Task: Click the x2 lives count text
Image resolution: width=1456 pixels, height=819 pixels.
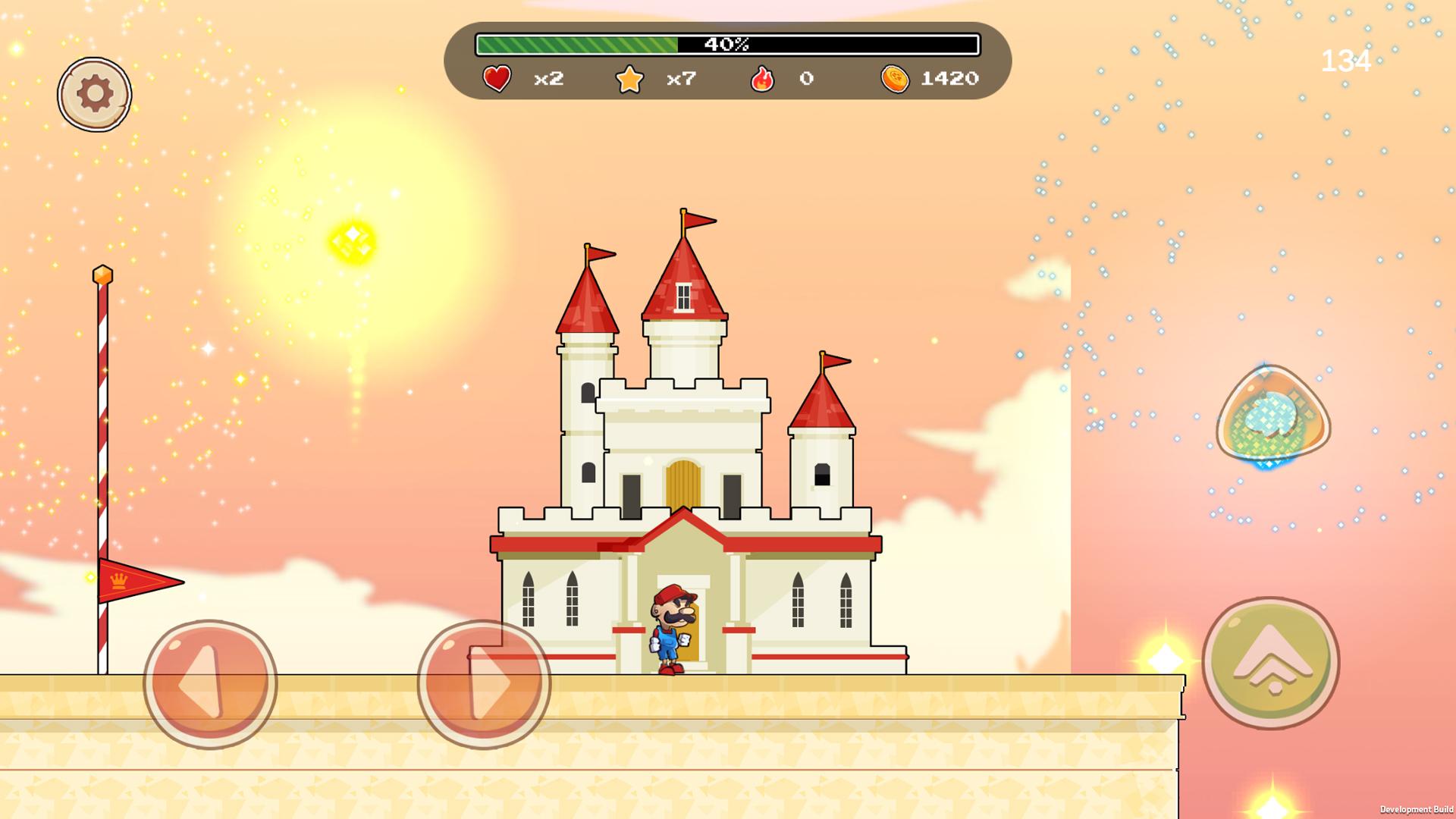Action: [x=548, y=79]
